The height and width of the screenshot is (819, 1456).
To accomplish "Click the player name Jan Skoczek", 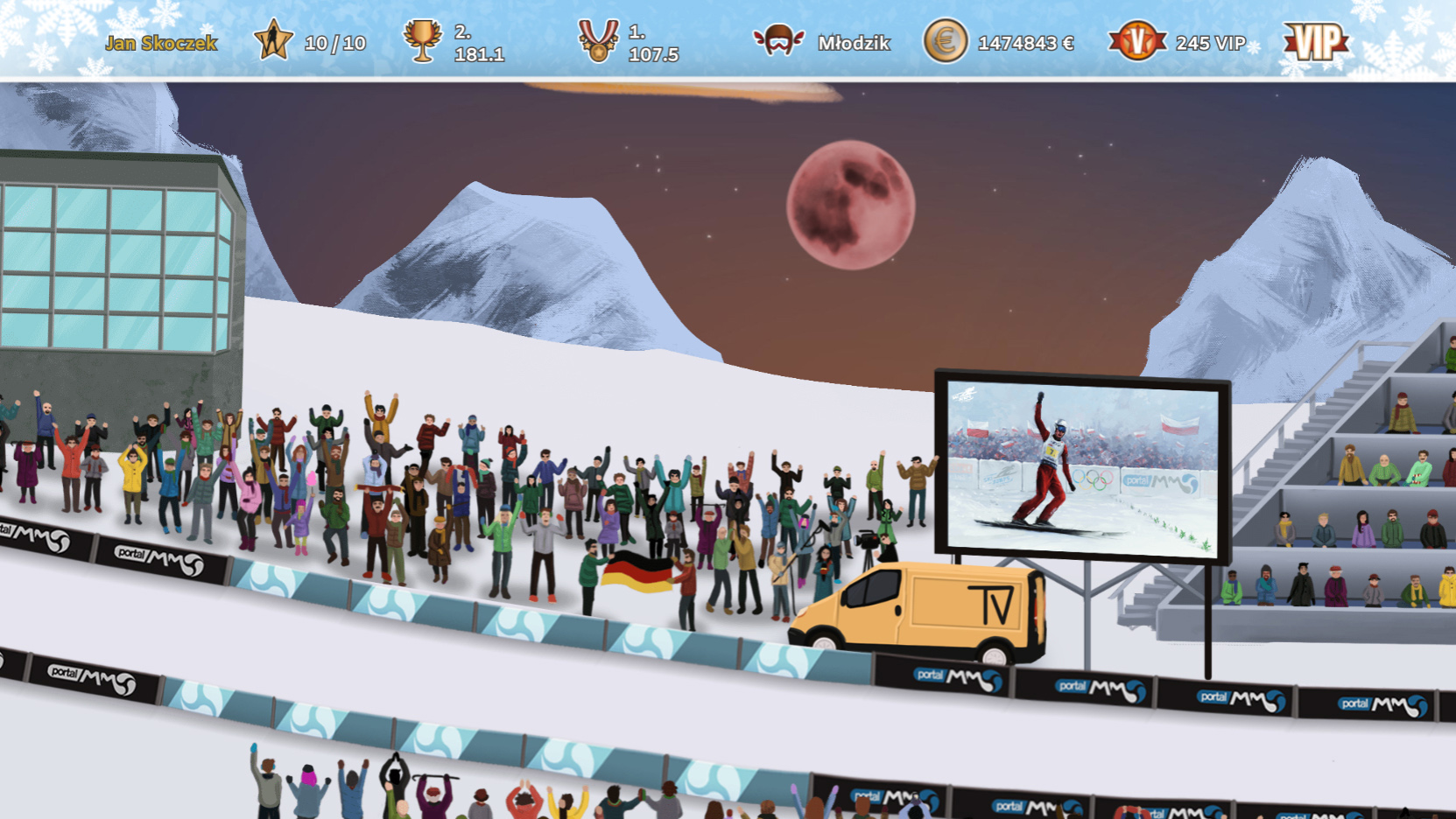I will (x=161, y=43).
